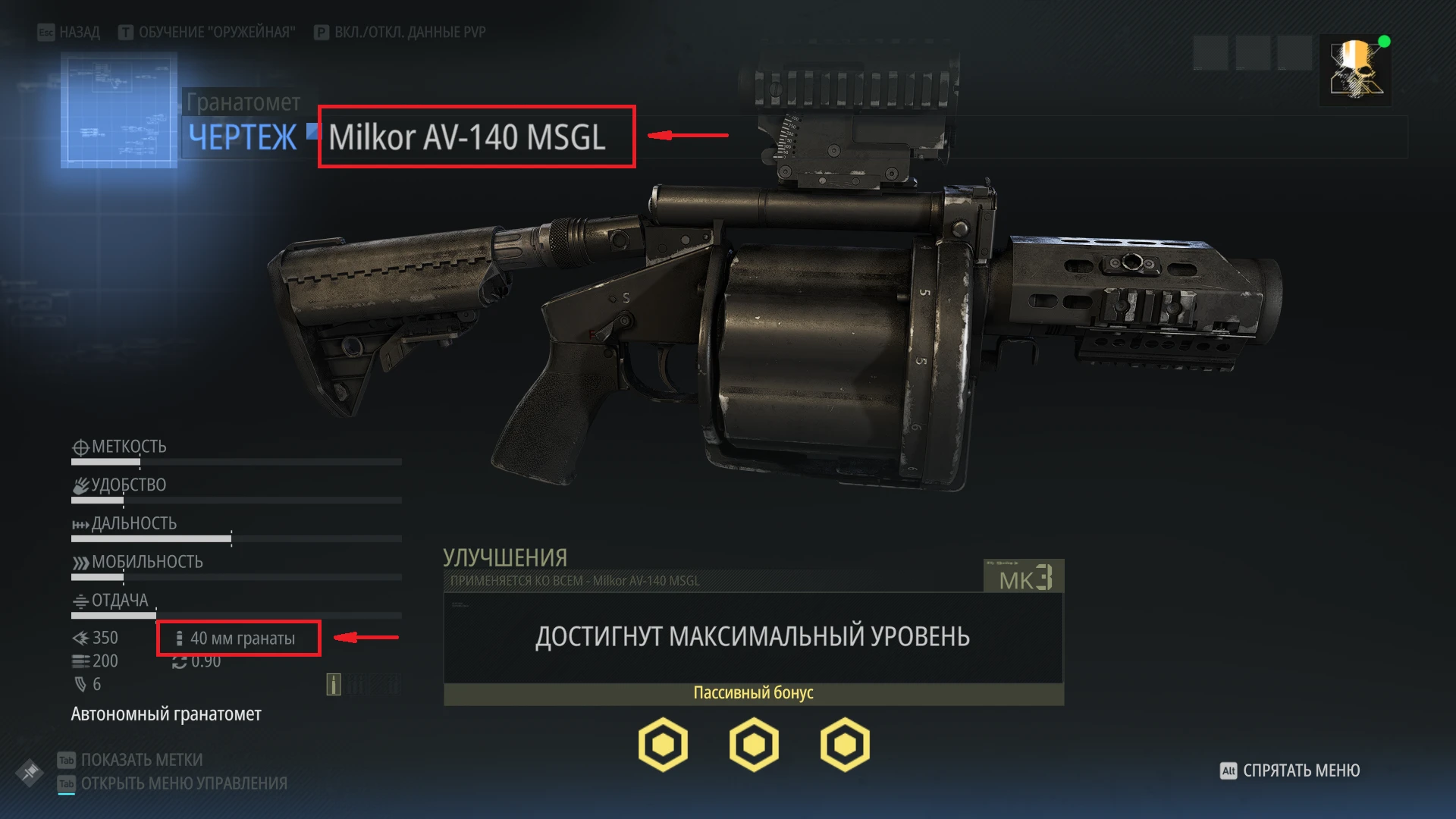Select the first hexagonal upgrade slot
Viewport: 1456px width, 819px height.
click(664, 744)
